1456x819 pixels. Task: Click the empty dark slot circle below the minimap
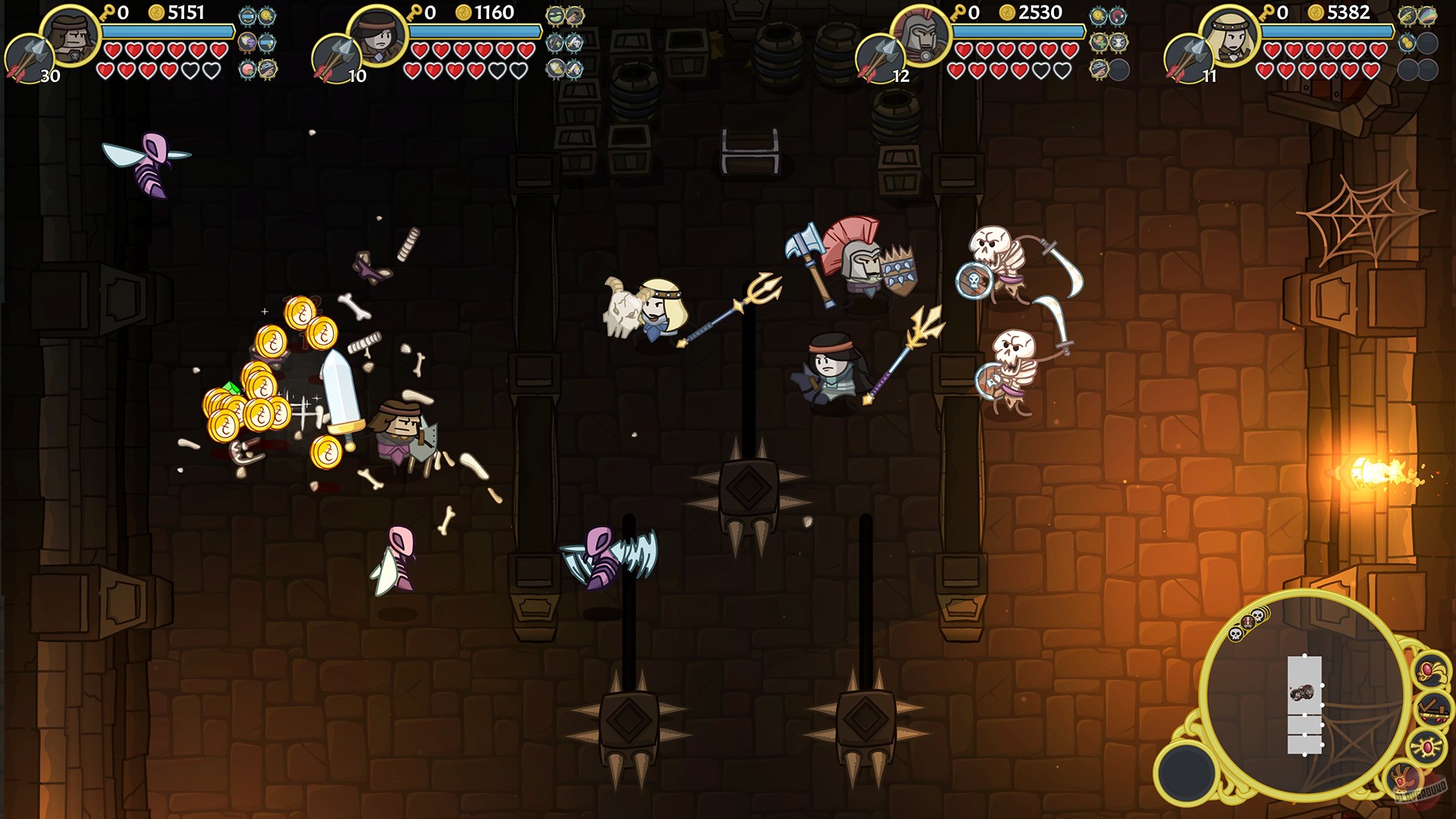pos(1186,773)
